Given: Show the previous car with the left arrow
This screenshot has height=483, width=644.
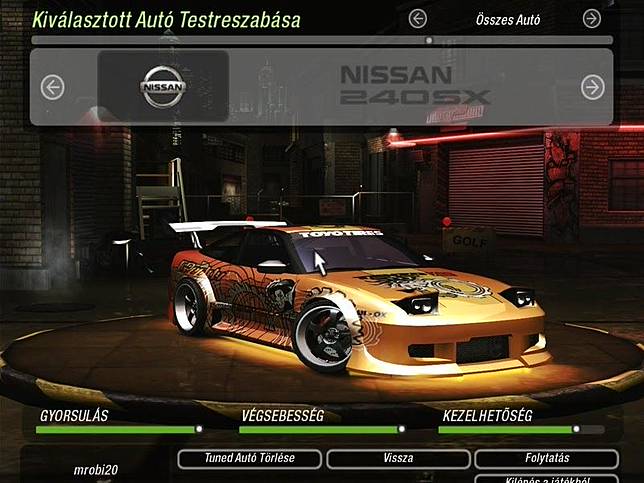Looking at the screenshot, I should (52, 88).
